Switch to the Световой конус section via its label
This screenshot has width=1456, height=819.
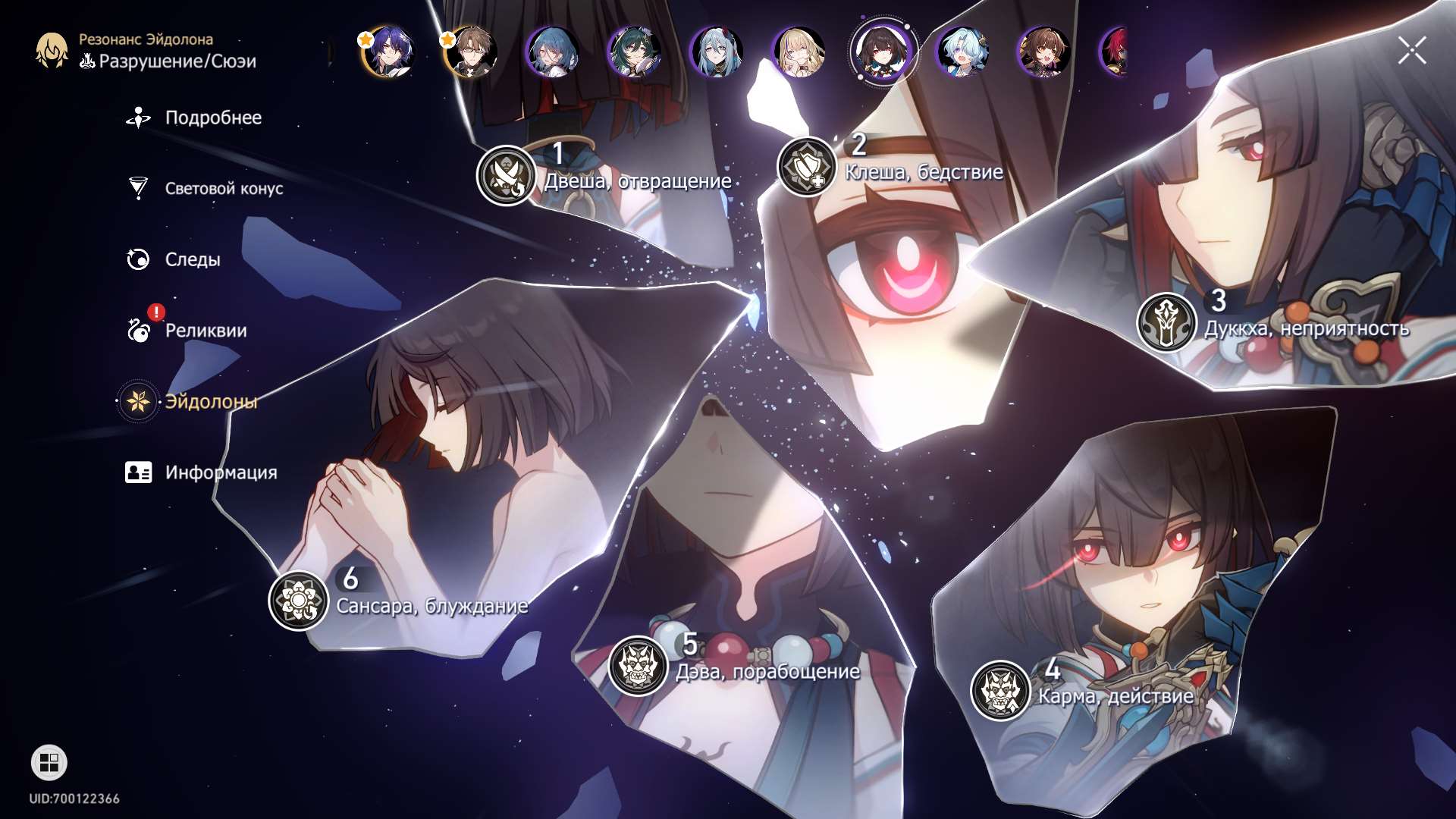224,189
